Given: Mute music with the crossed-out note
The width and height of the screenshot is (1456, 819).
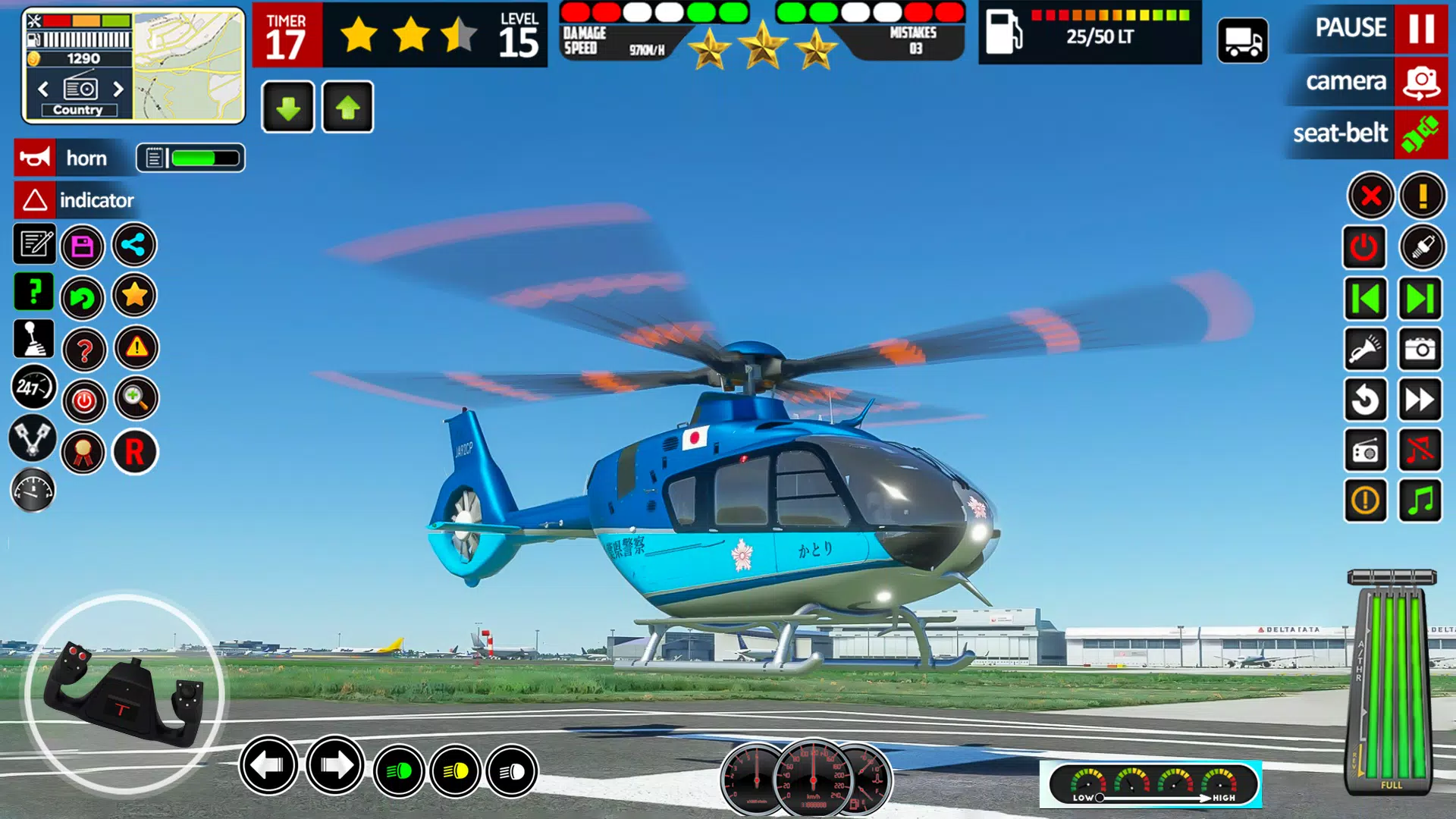Looking at the screenshot, I should click(1420, 450).
